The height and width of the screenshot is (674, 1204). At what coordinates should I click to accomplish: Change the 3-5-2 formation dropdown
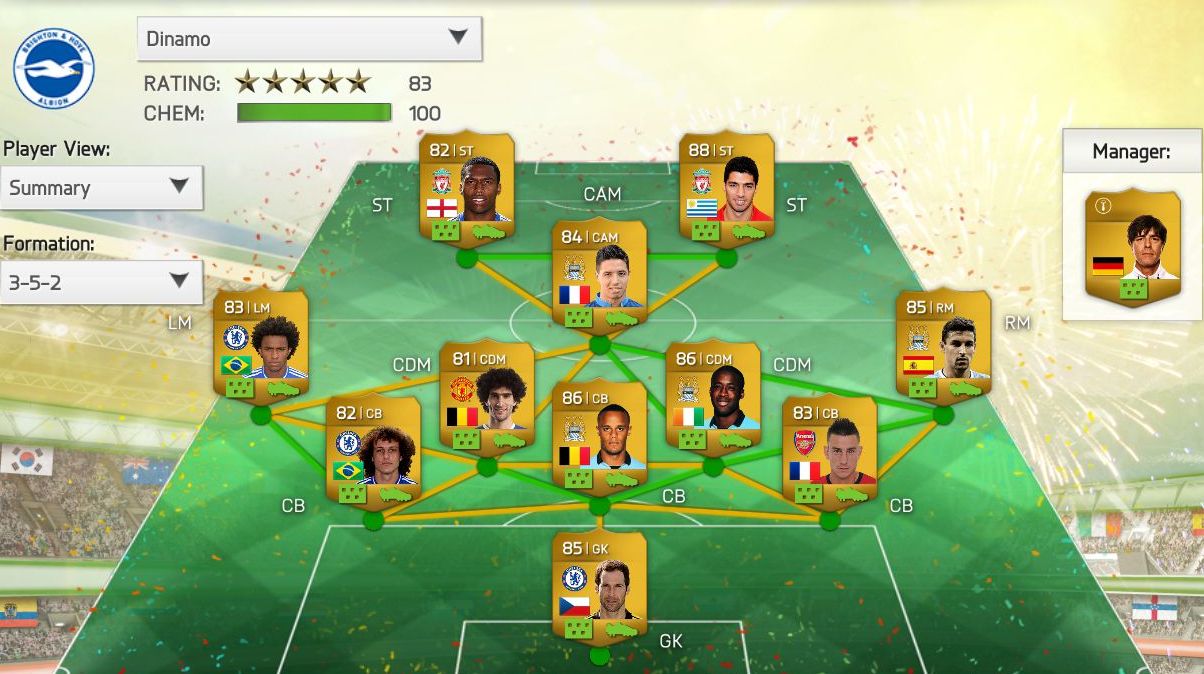click(x=102, y=282)
